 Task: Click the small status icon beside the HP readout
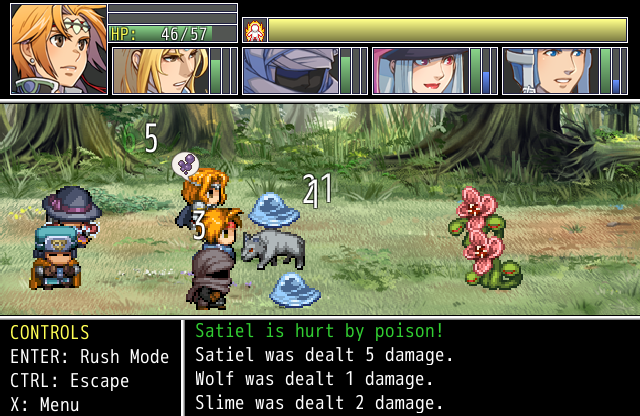pyautogui.click(x=254, y=30)
